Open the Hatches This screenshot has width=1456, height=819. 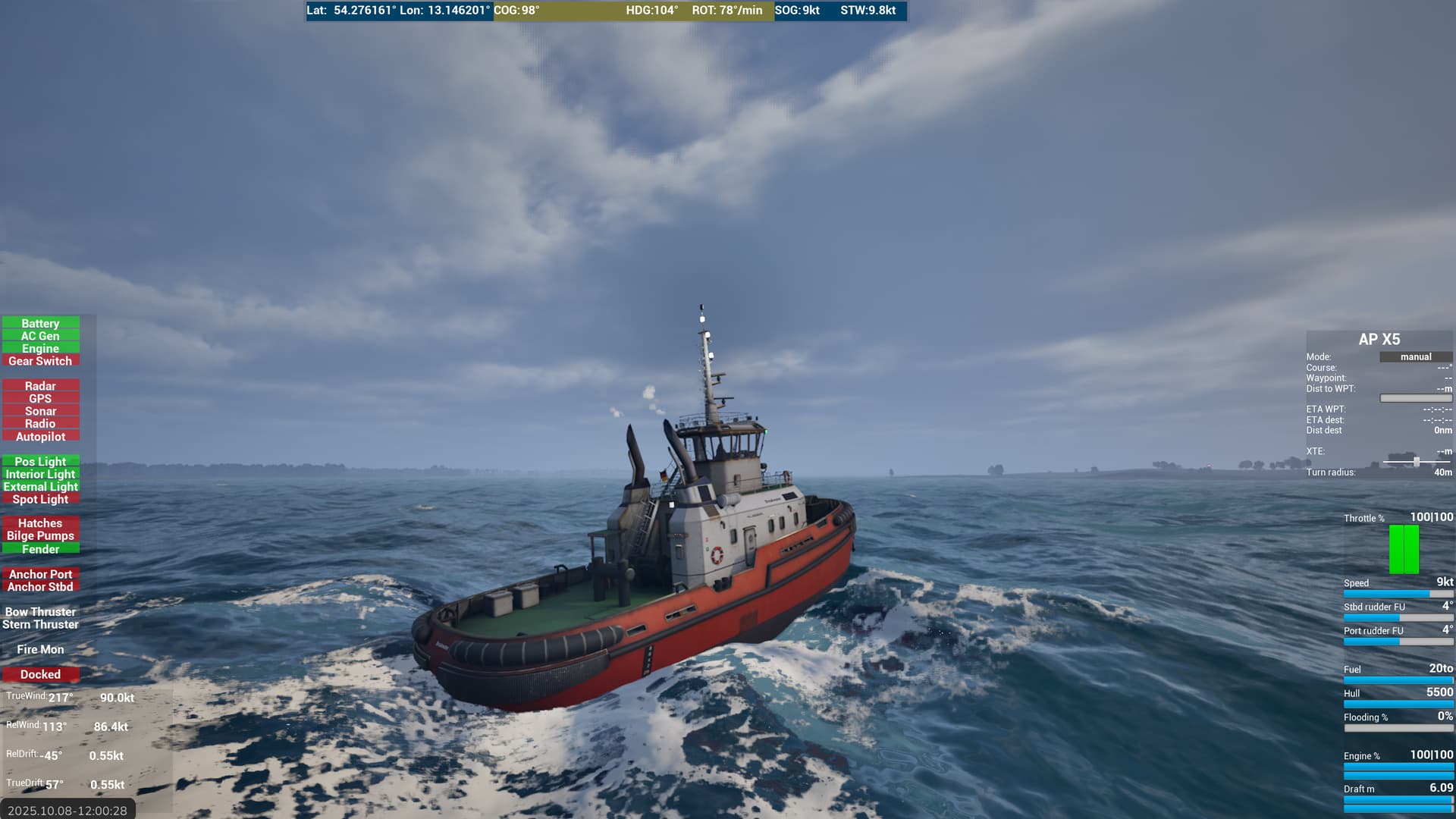[40, 523]
